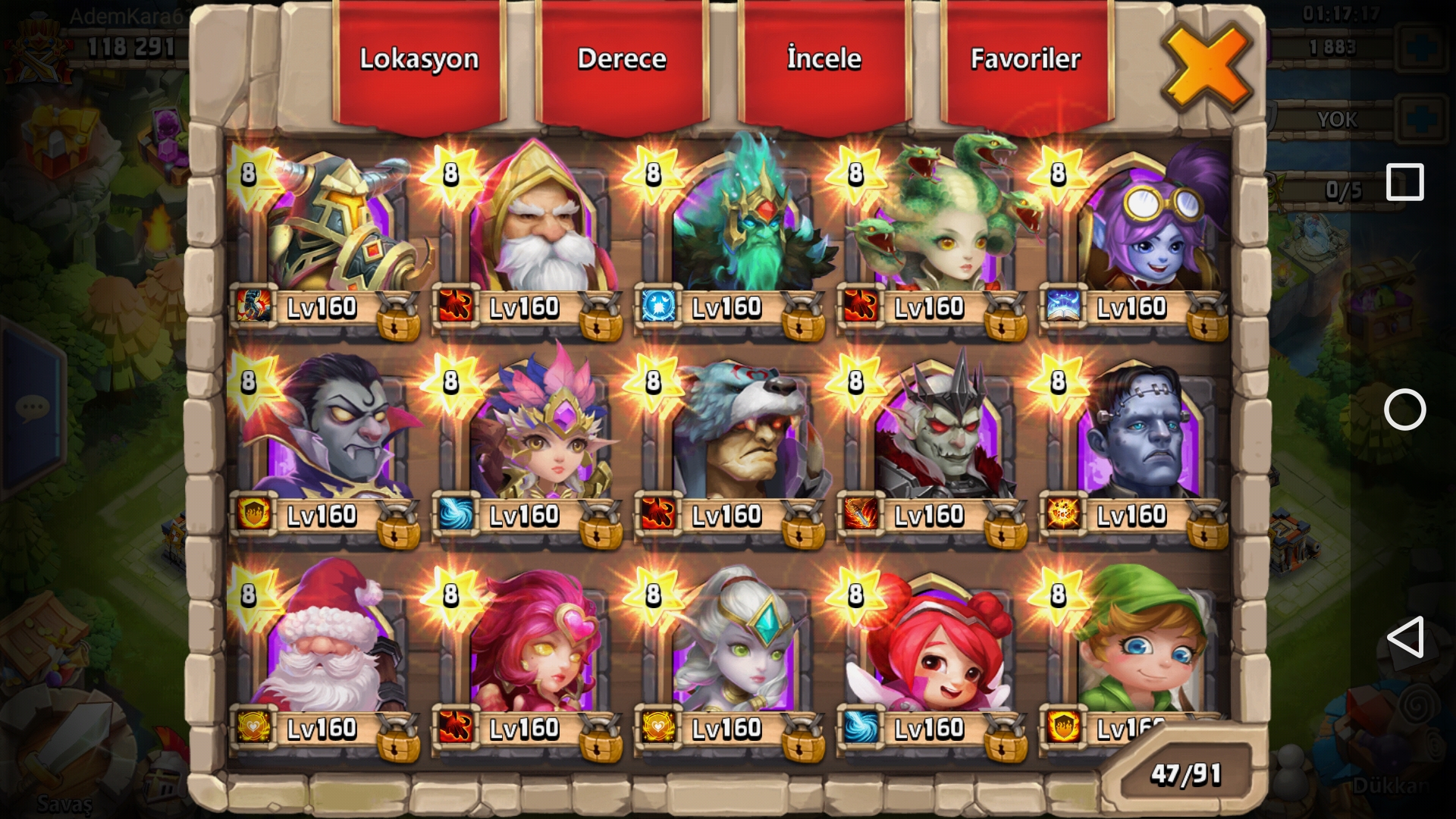Close the hero list window
Viewport: 1456px width, 819px height.
[x=1206, y=68]
